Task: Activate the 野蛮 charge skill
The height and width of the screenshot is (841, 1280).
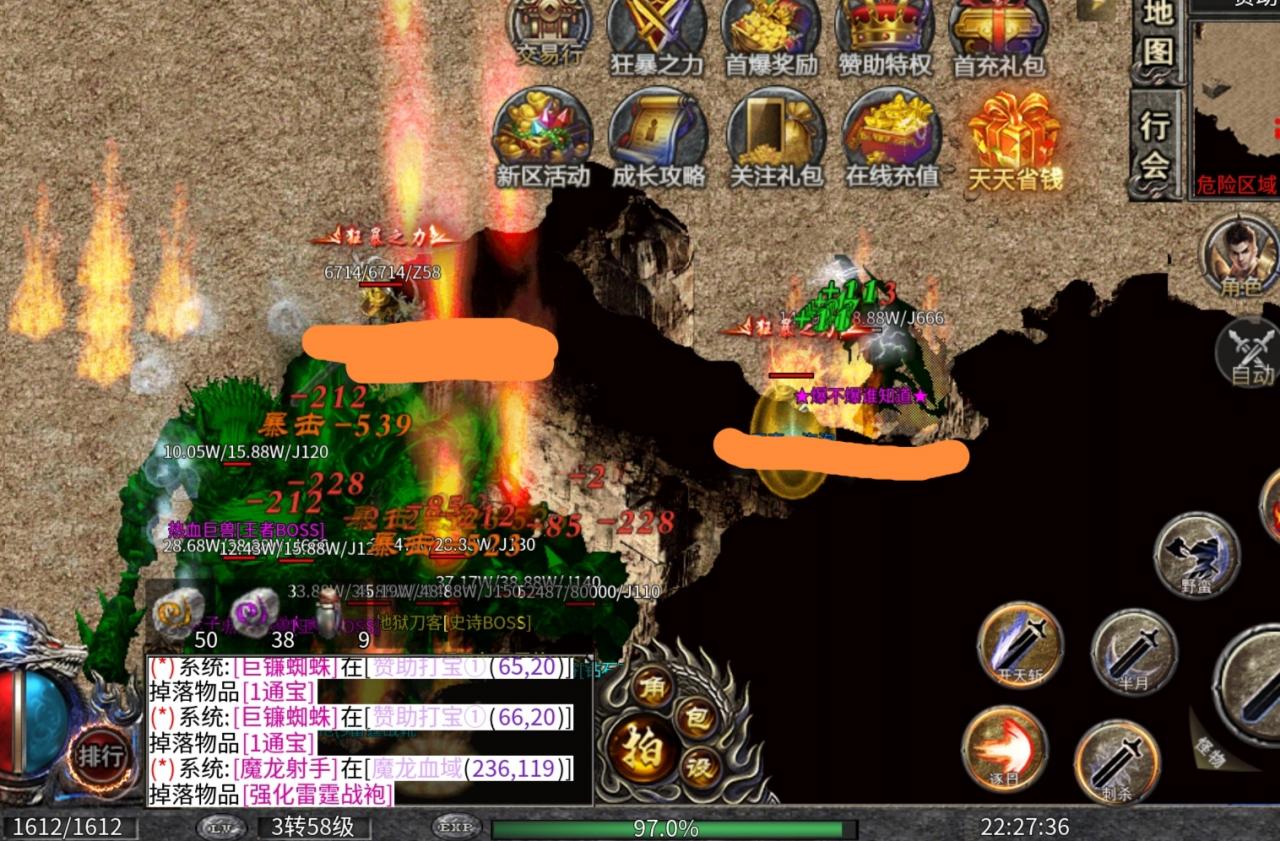Action: pyautogui.click(x=1197, y=555)
